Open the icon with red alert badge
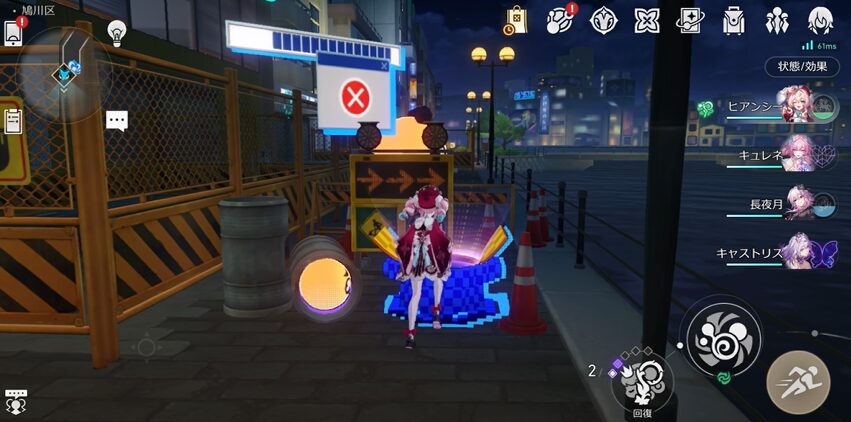This screenshot has height=422, width=851. pos(561,20)
